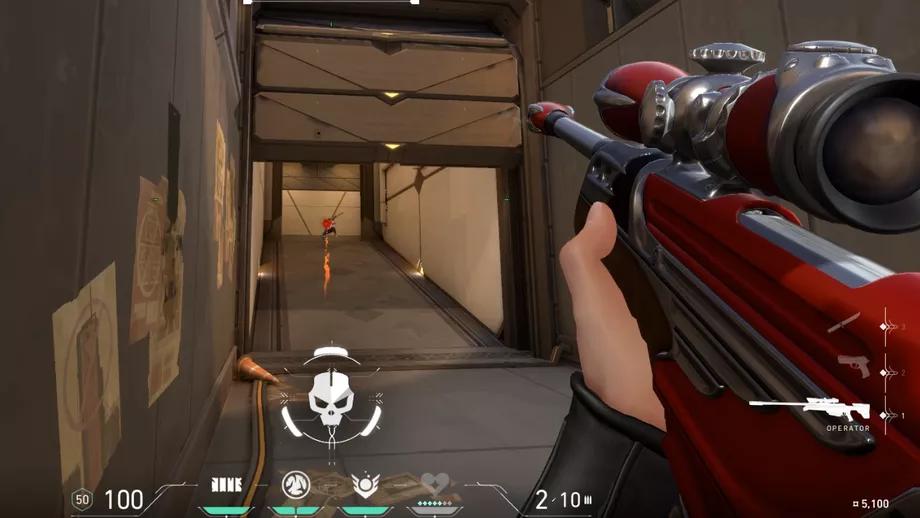The height and width of the screenshot is (518, 920).
Task: Select the pistol sidearm weapon slot
Action: (x=853, y=366)
